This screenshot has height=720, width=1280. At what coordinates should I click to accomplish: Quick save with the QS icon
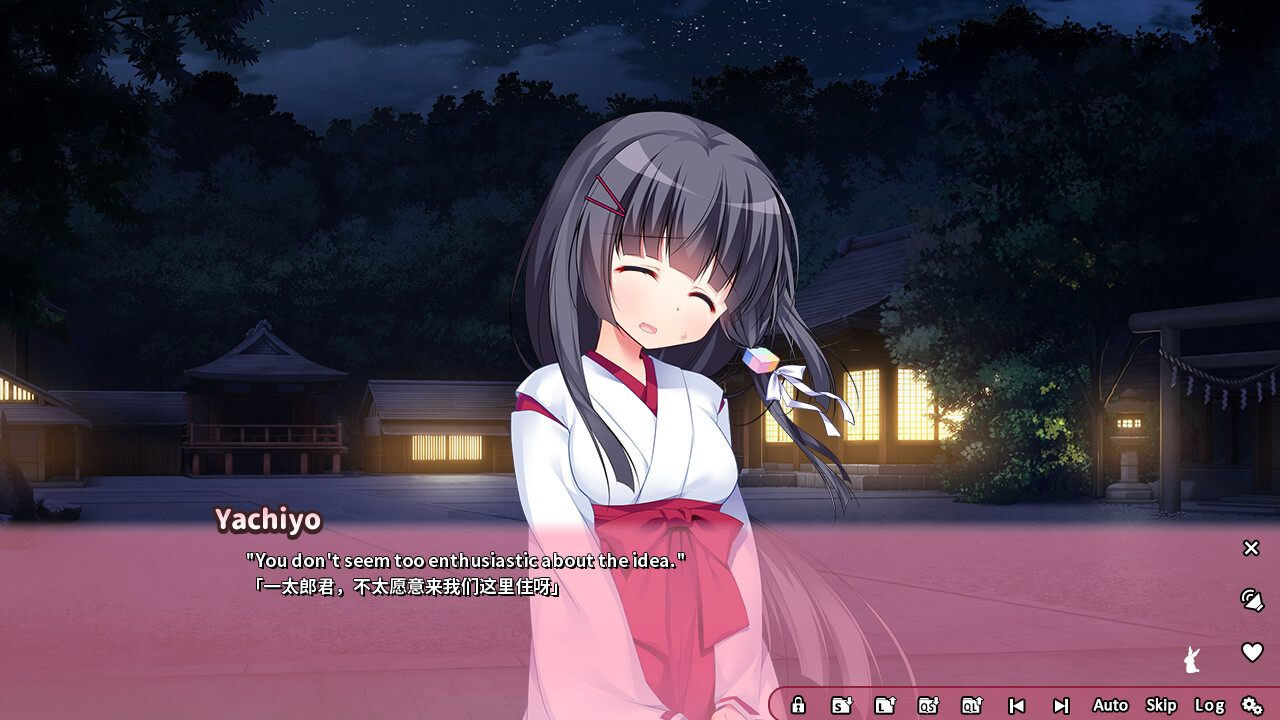click(x=928, y=705)
